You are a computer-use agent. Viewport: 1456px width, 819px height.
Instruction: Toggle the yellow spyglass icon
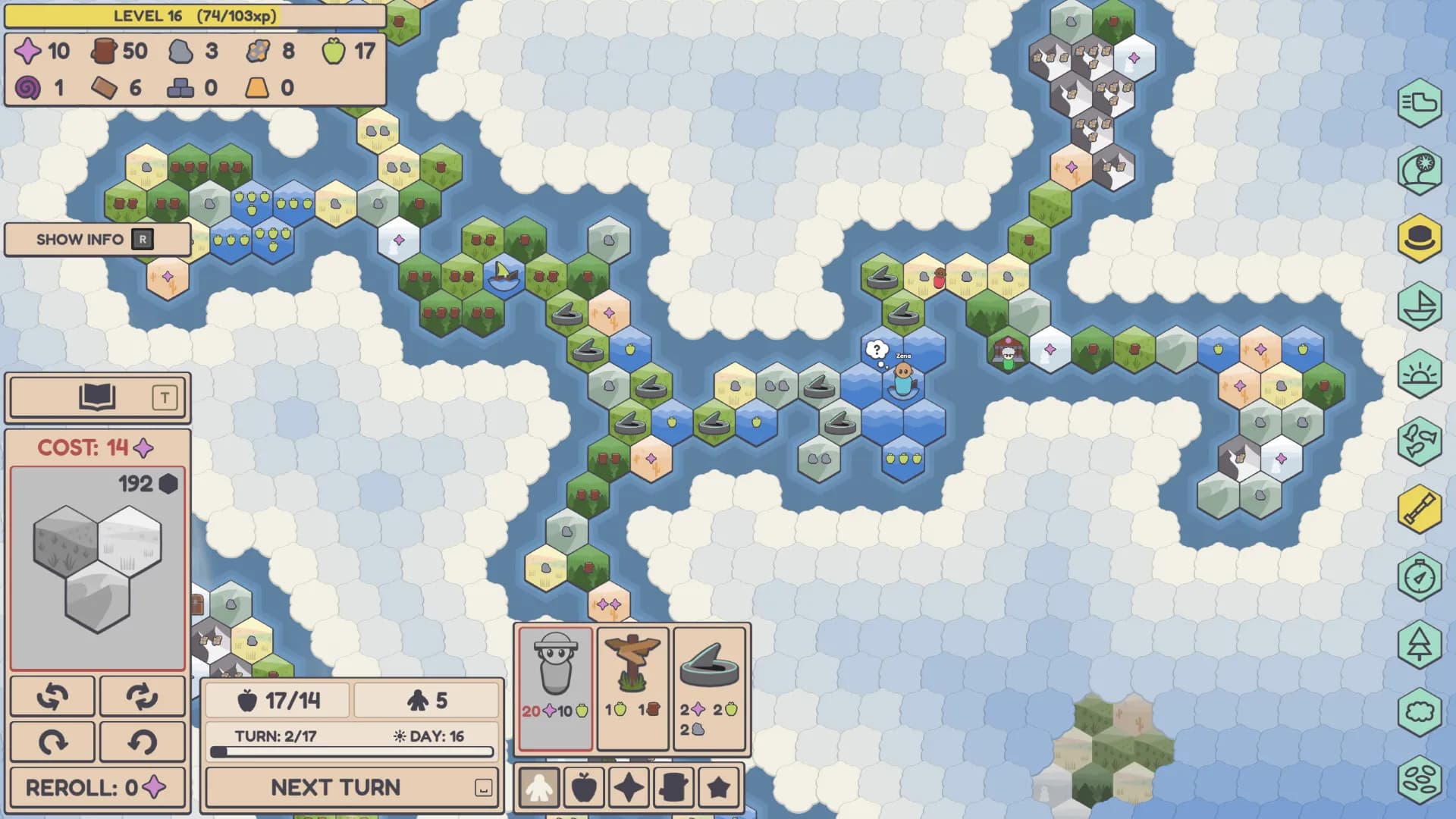(x=1420, y=510)
